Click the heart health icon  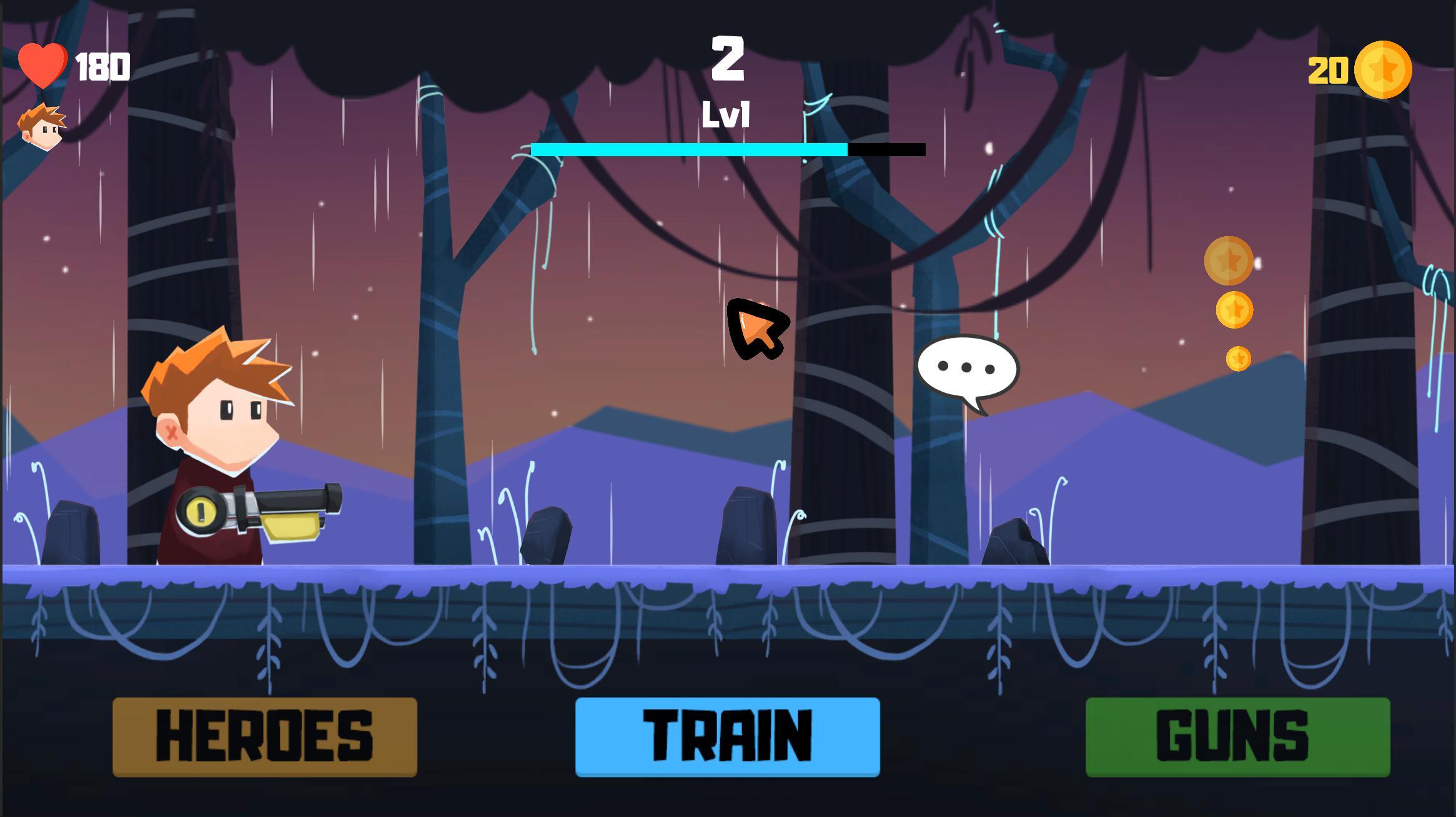pos(41,64)
